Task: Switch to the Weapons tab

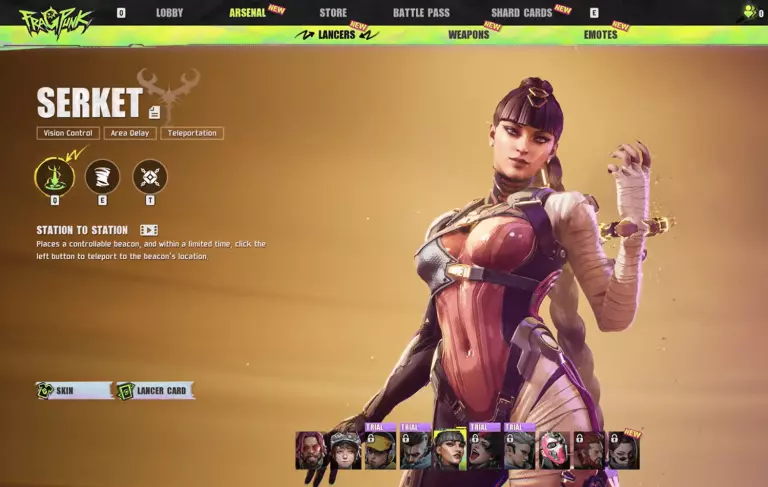Action: pos(468,35)
